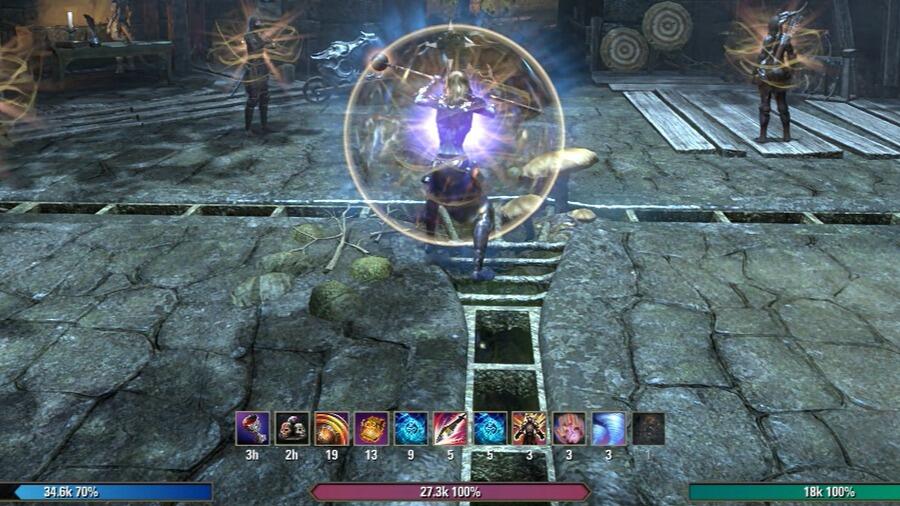The image size is (900, 506).
Task: Click the blue whirlwind buff icon
Action: point(608,428)
